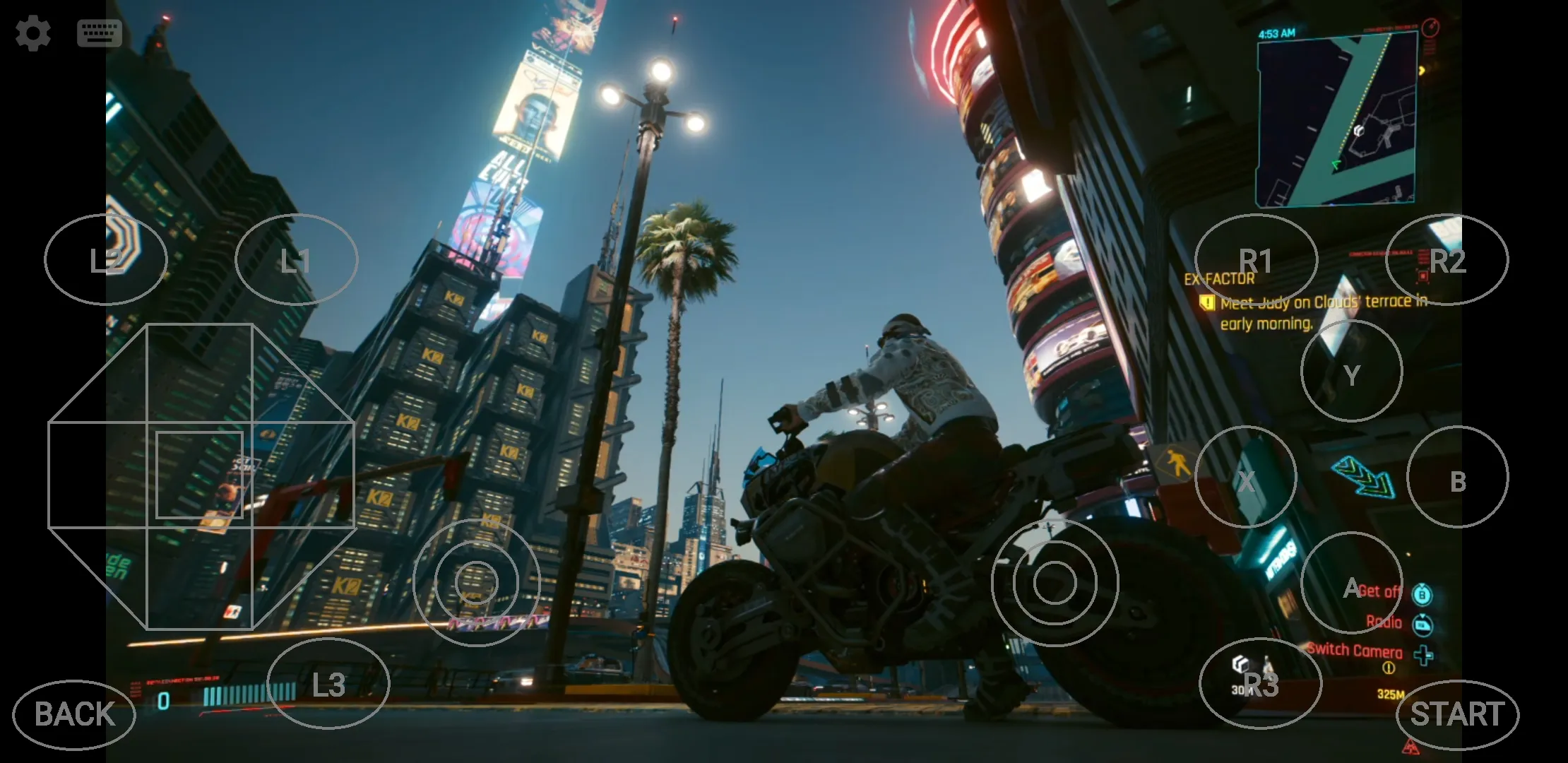This screenshot has width=1568, height=763.
Task: Tap the START overlay button
Action: pos(1456,714)
